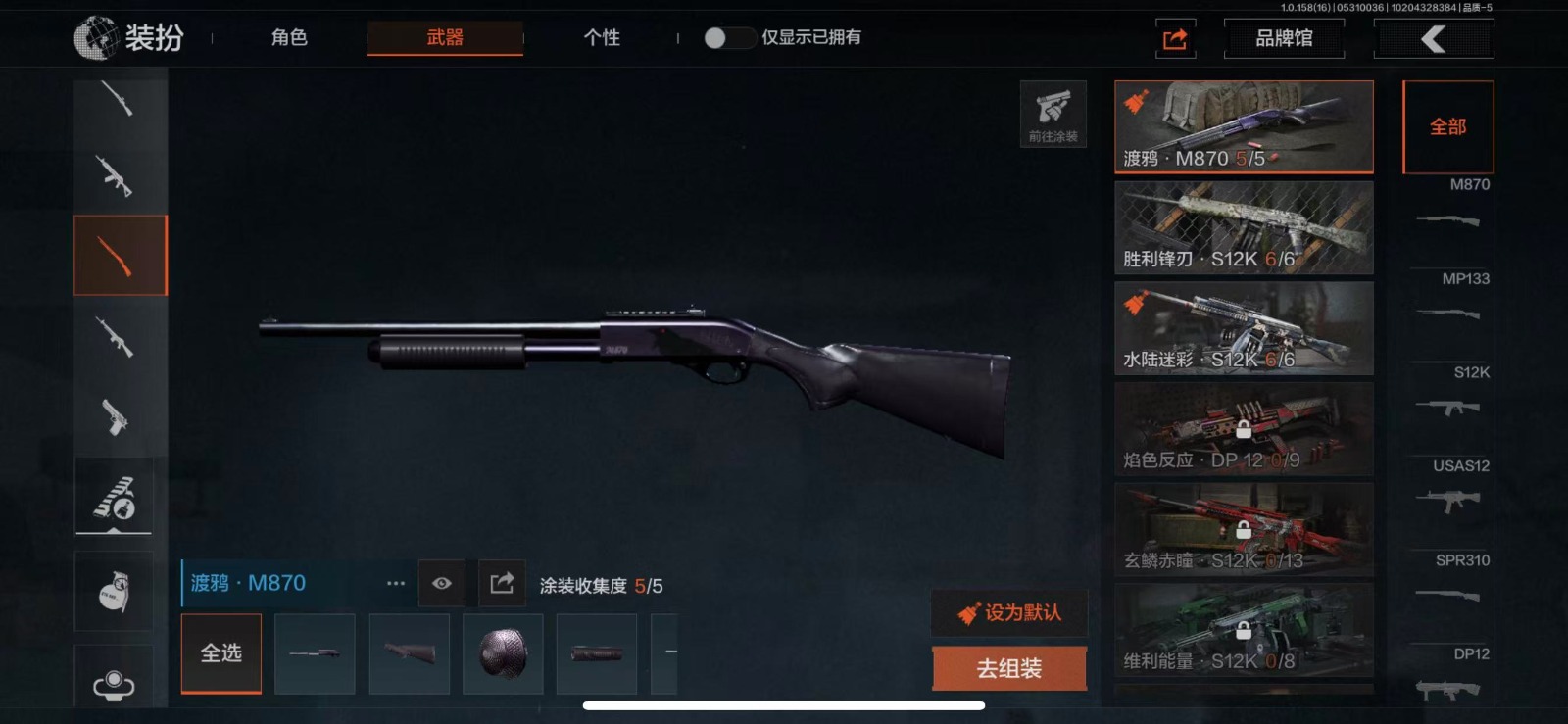Switch to the 角色 tab
This screenshot has width=1568, height=724.
(x=289, y=38)
